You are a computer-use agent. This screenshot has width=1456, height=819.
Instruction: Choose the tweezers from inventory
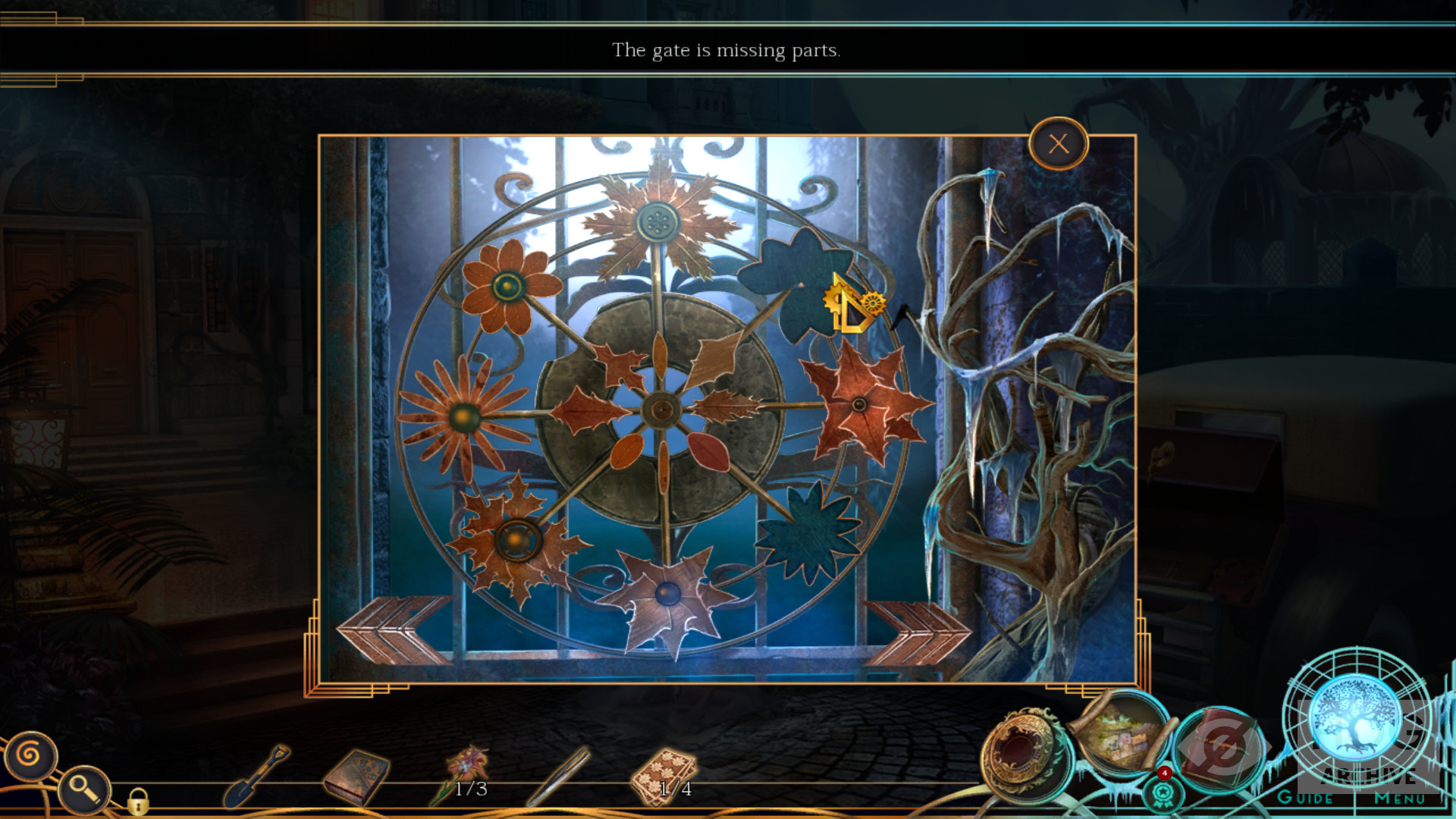pos(560,775)
